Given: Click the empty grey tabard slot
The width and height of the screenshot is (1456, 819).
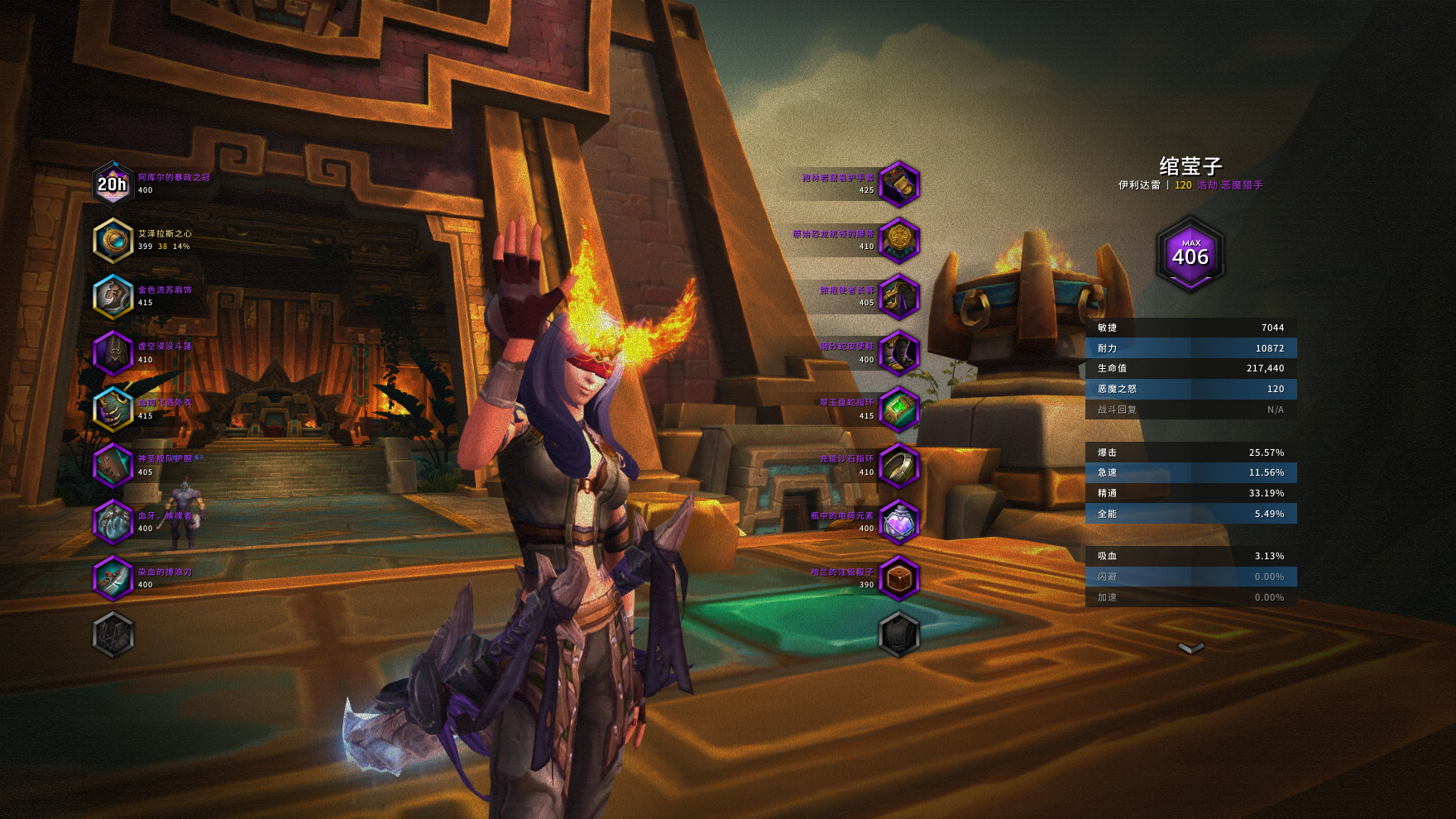Looking at the screenshot, I should pos(113,635).
